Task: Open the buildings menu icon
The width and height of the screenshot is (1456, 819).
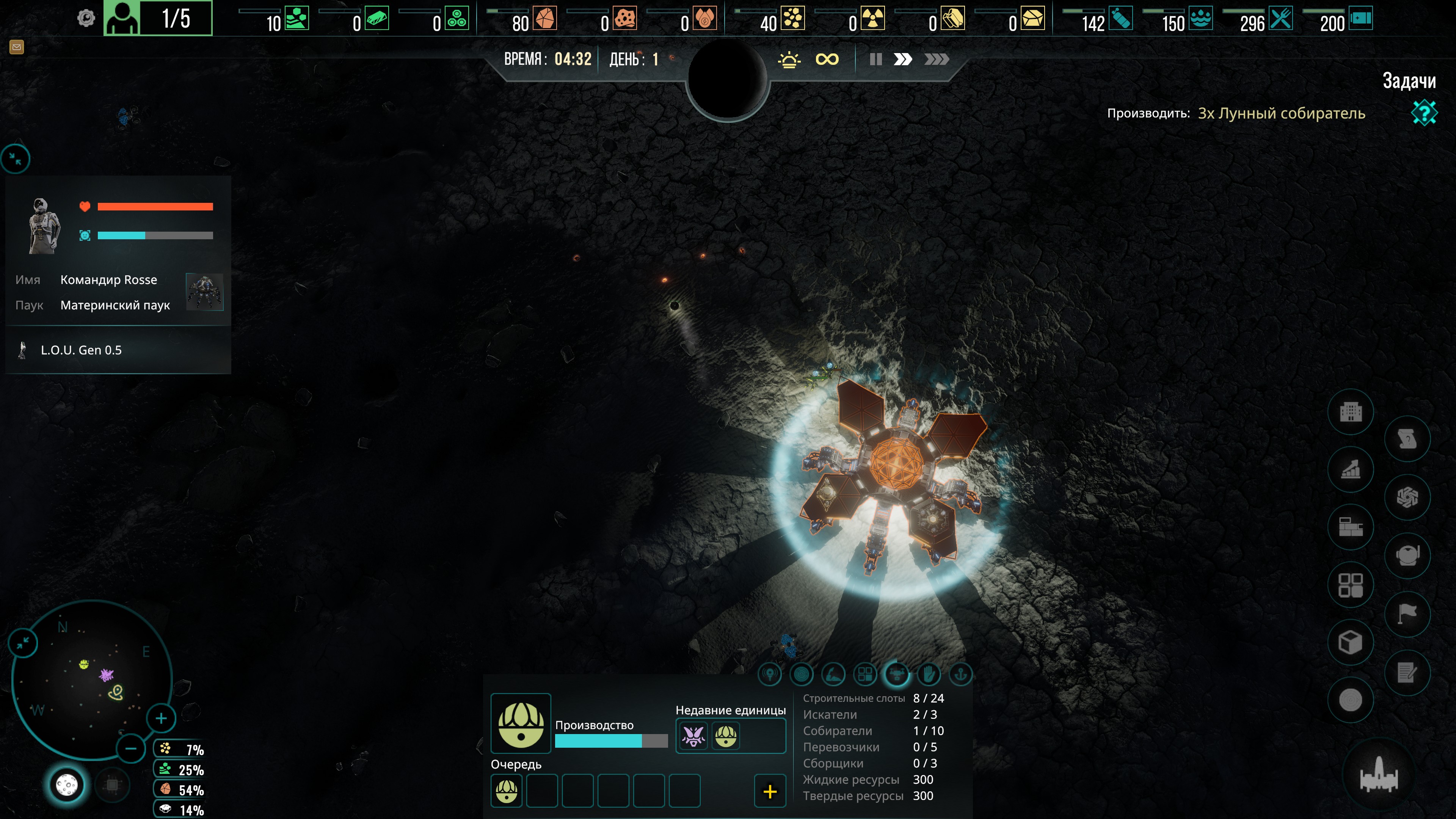Action: [x=1351, y=412]
